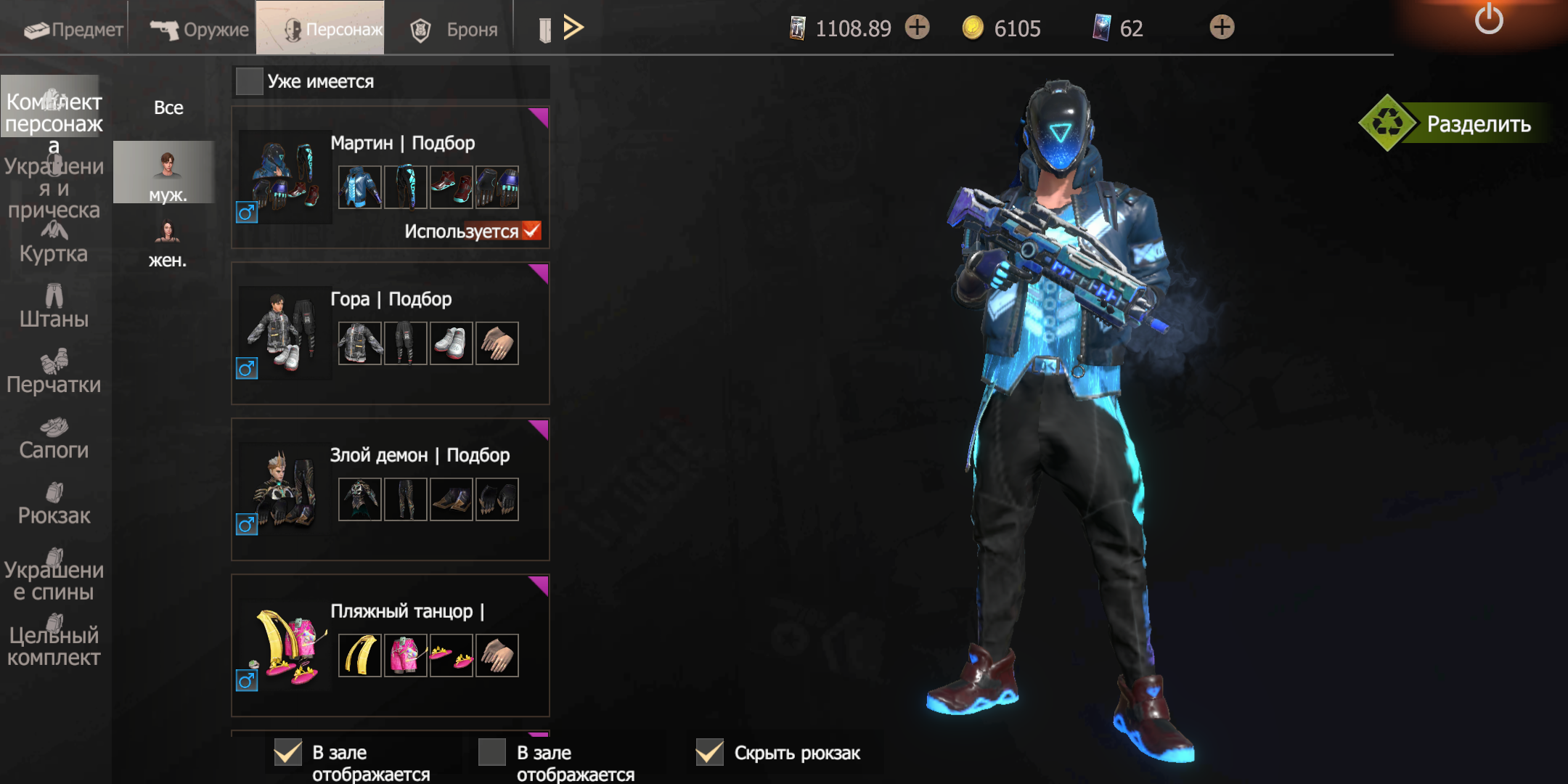
Task: Choose the Все filter
Action: click(x=168, y=107)
